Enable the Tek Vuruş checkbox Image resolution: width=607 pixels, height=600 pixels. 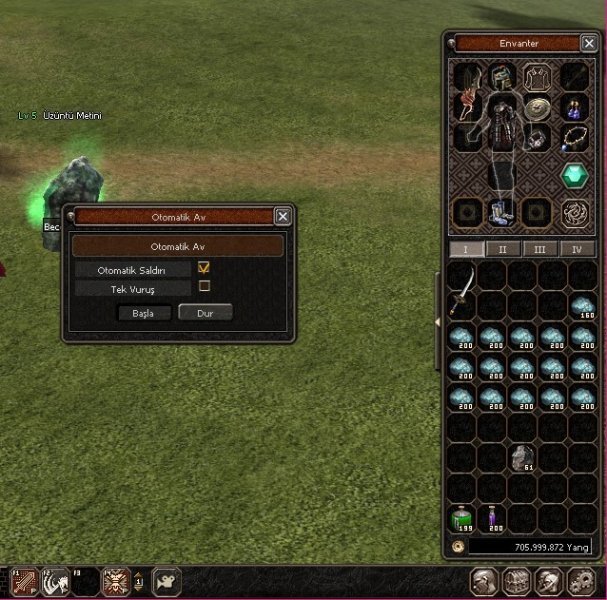[204, 286]
